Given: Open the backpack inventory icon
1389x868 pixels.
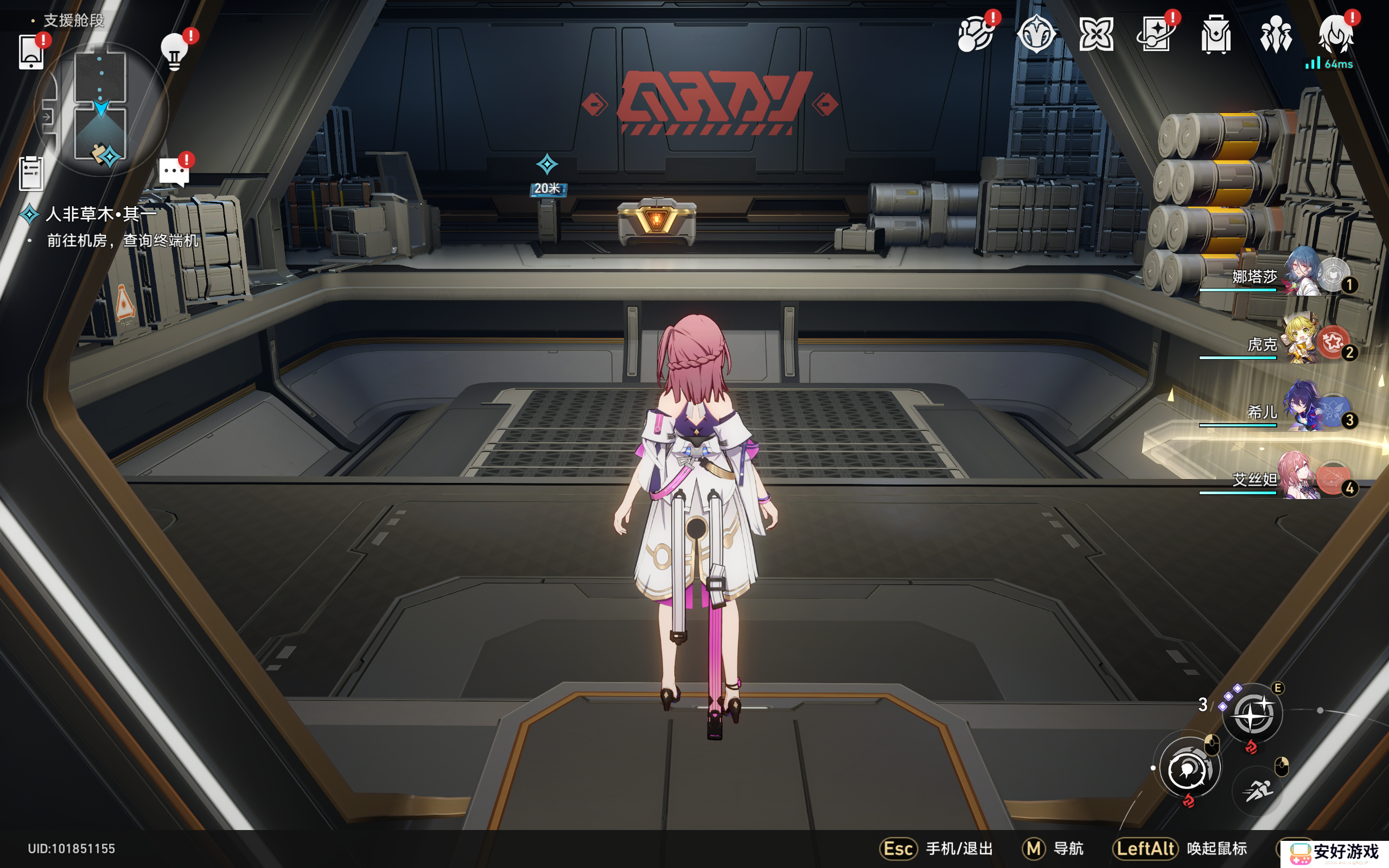Looking at the screenshot, I should coord(1216,34).
